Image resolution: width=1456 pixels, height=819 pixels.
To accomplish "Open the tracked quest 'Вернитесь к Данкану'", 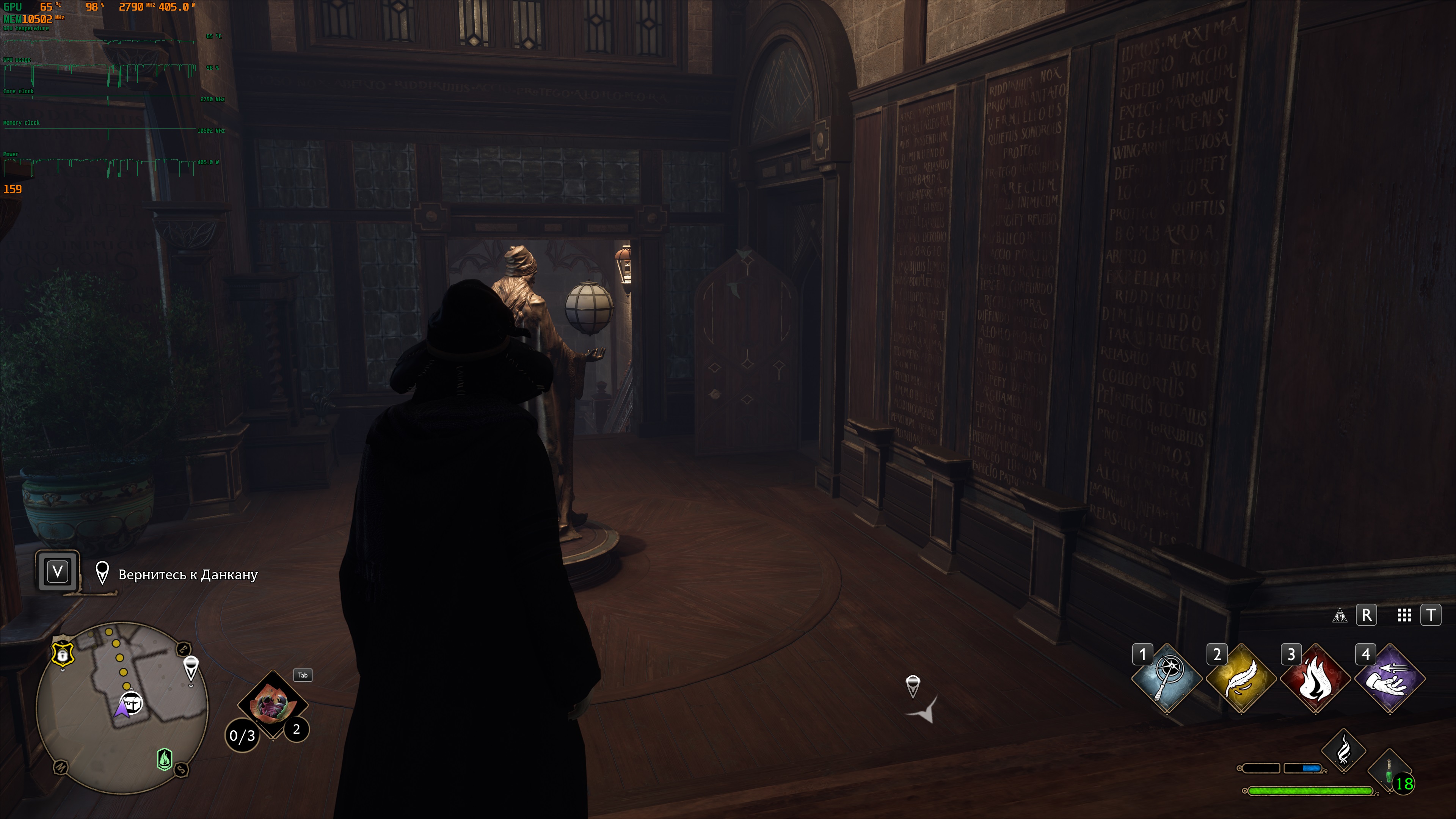I will pos(188,575).
